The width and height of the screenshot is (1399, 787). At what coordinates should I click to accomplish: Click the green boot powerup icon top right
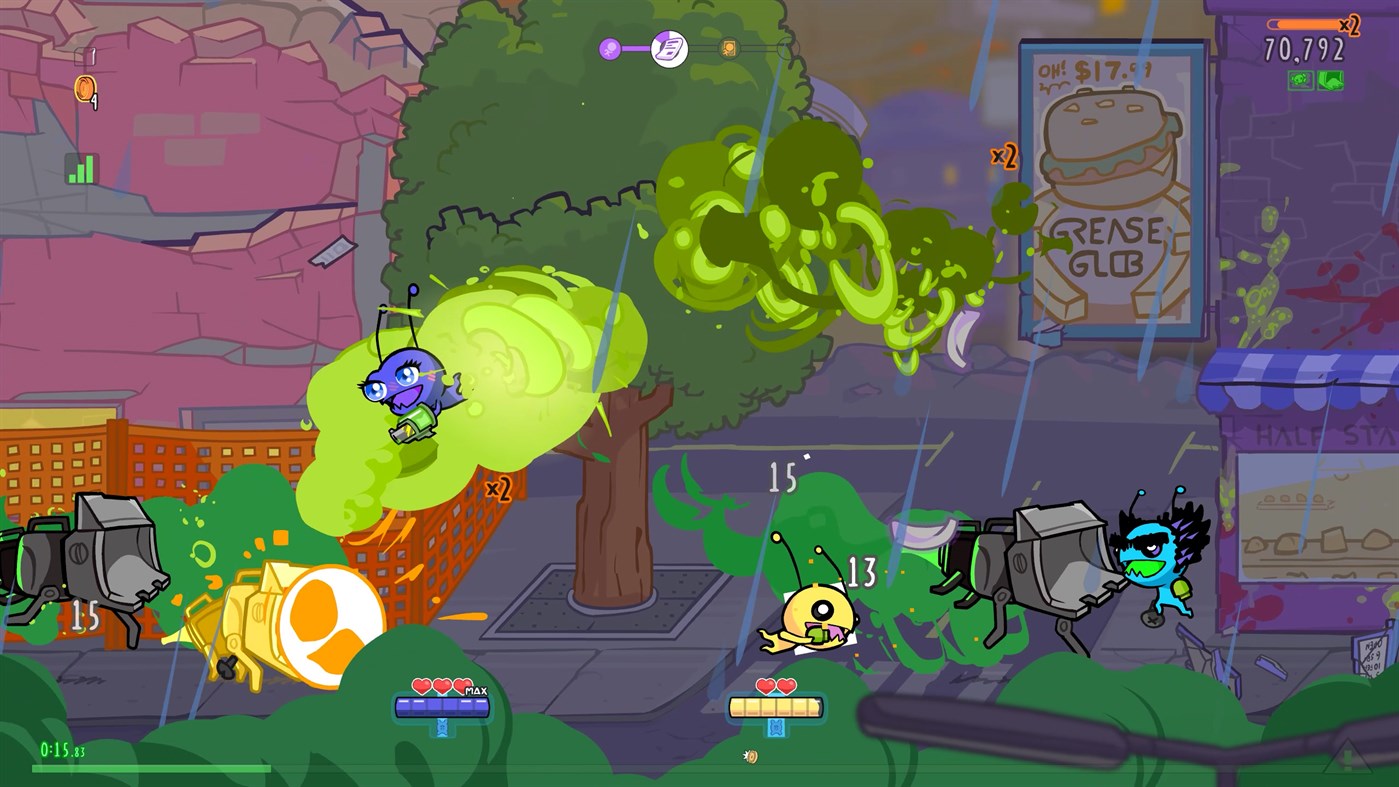pyautogui.click(x=1331, y=80)
